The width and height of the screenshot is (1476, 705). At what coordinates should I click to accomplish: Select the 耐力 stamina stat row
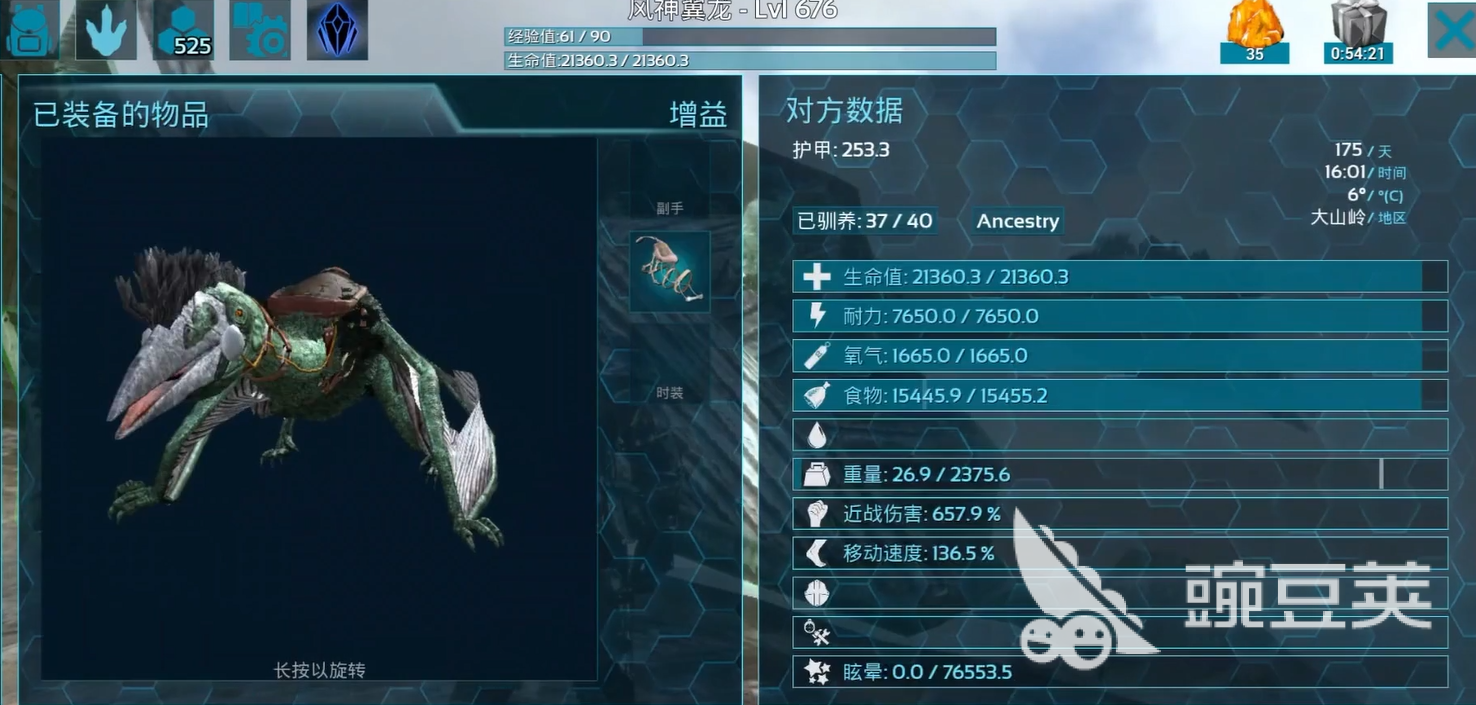[x=1119, y=316]
